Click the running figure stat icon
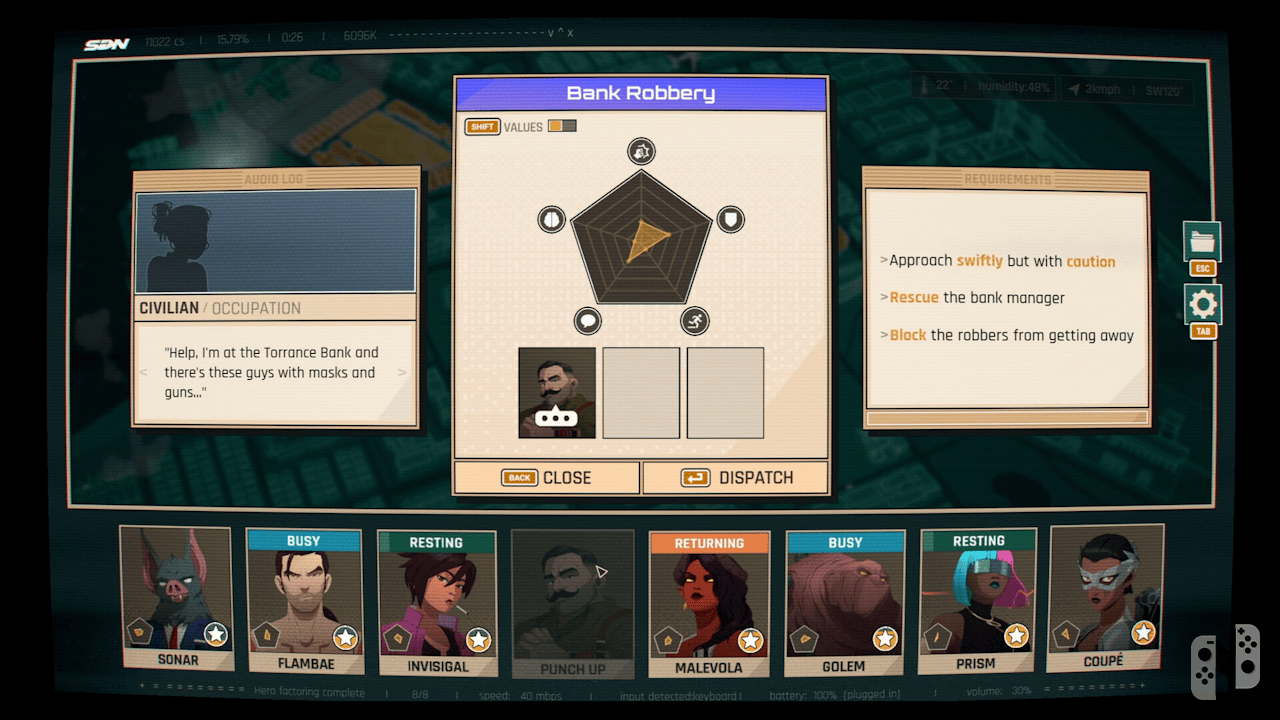 [x=695, y=321]
